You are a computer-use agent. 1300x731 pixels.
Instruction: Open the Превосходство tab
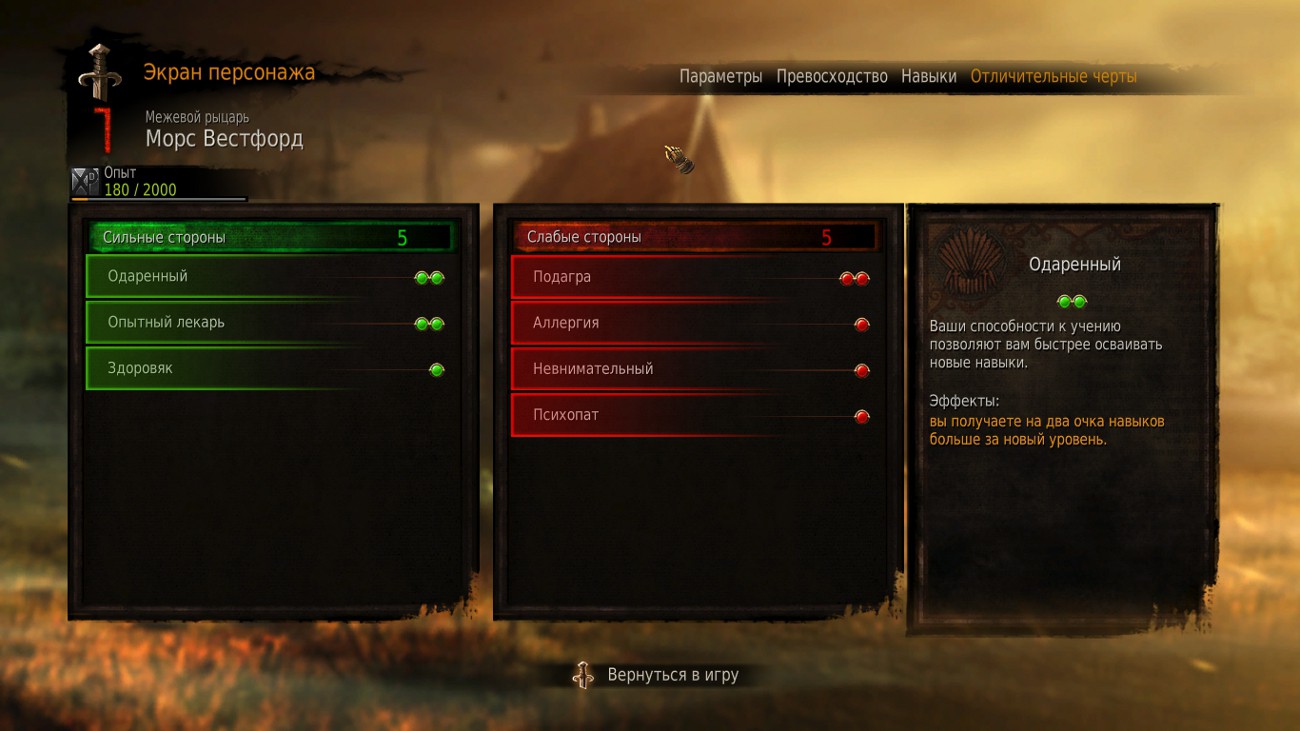coord(831,77)
